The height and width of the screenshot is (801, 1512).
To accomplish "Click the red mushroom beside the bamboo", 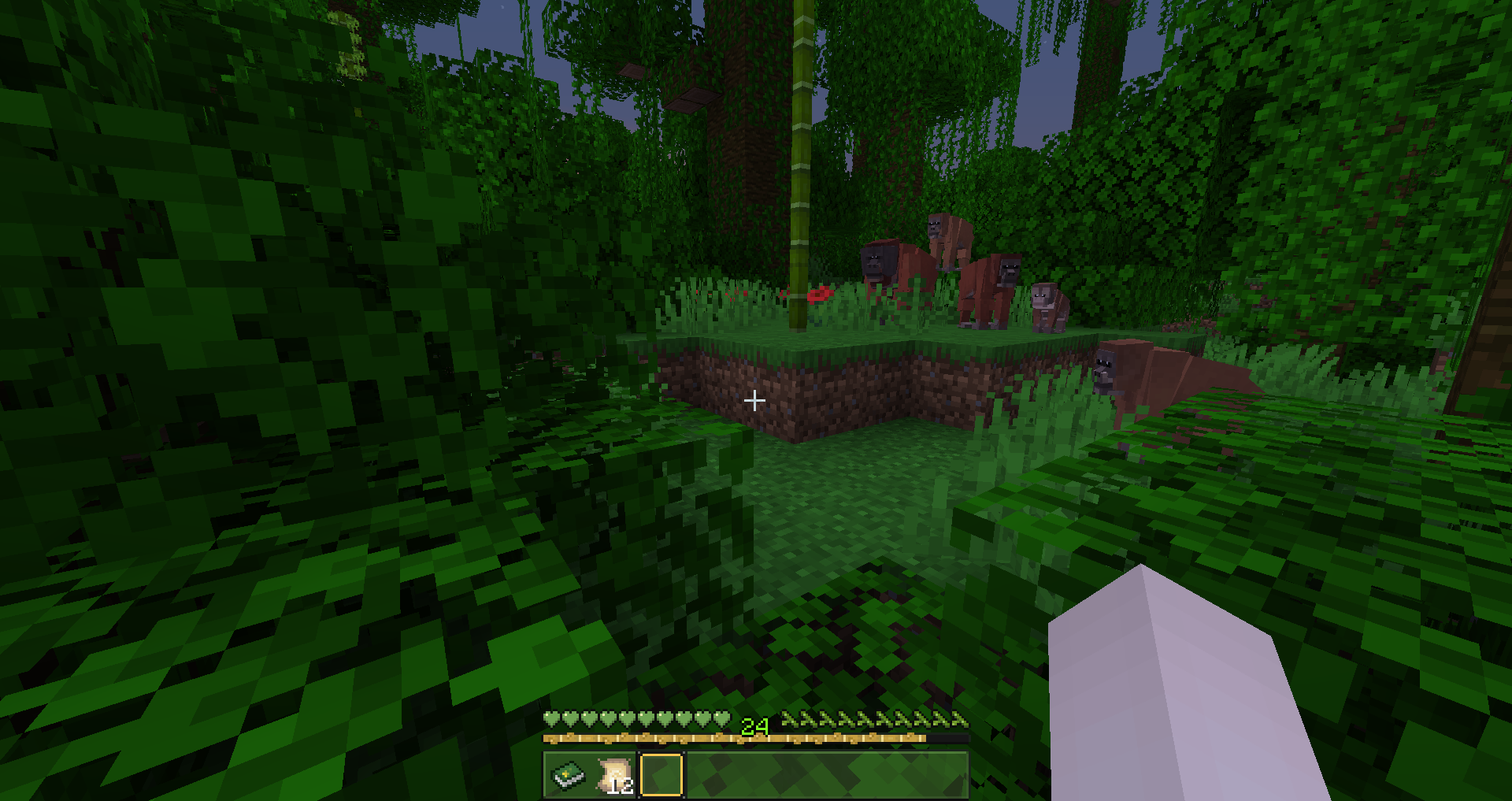I will point(819,293).
